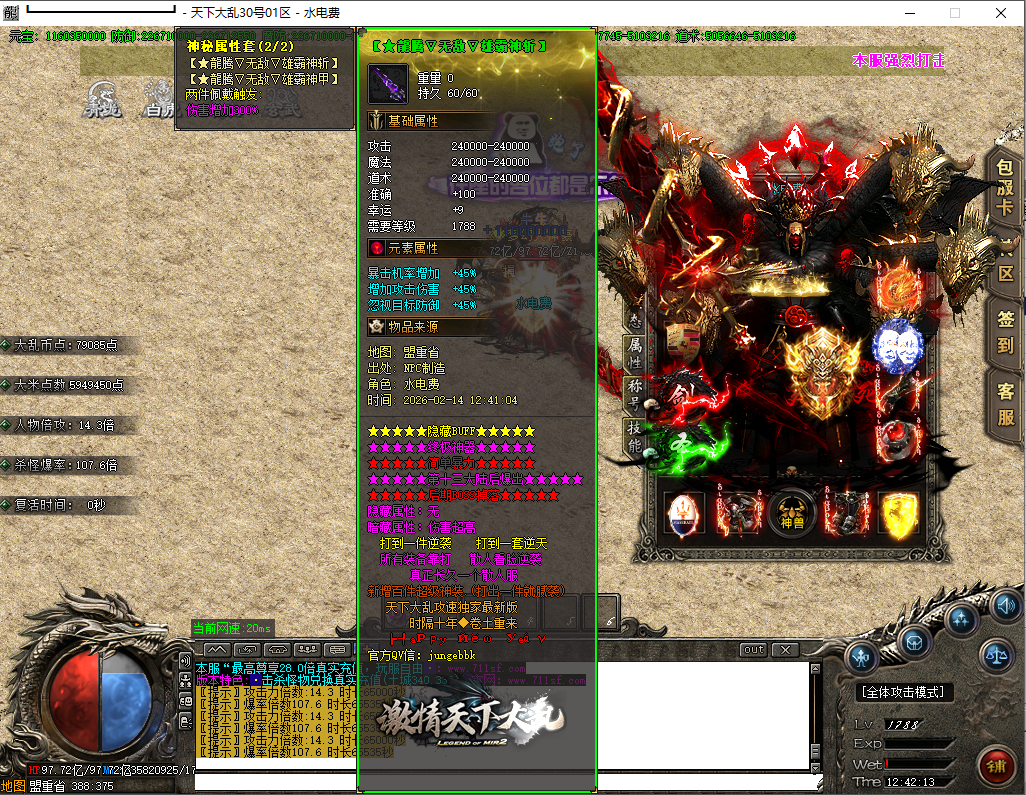Toggle sound with the speaker orb
The height and width of the screenshot is (795, 1026).
click(x=1000, y=605)
